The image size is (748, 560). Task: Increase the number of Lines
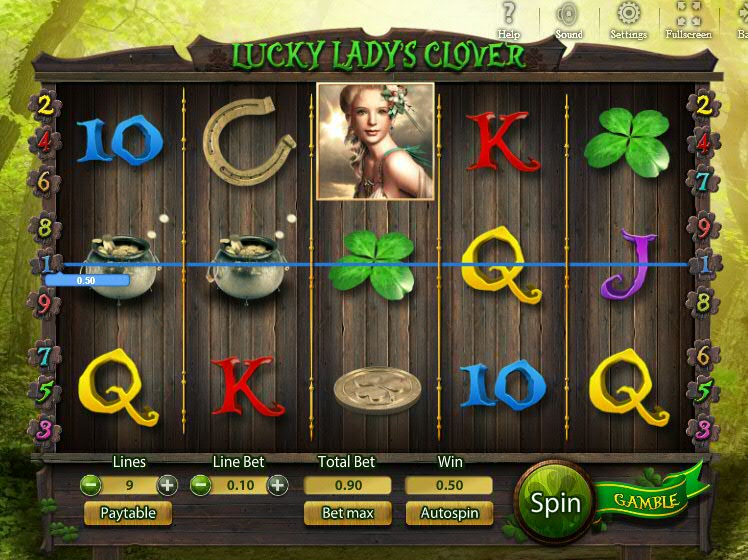(167, 486)
